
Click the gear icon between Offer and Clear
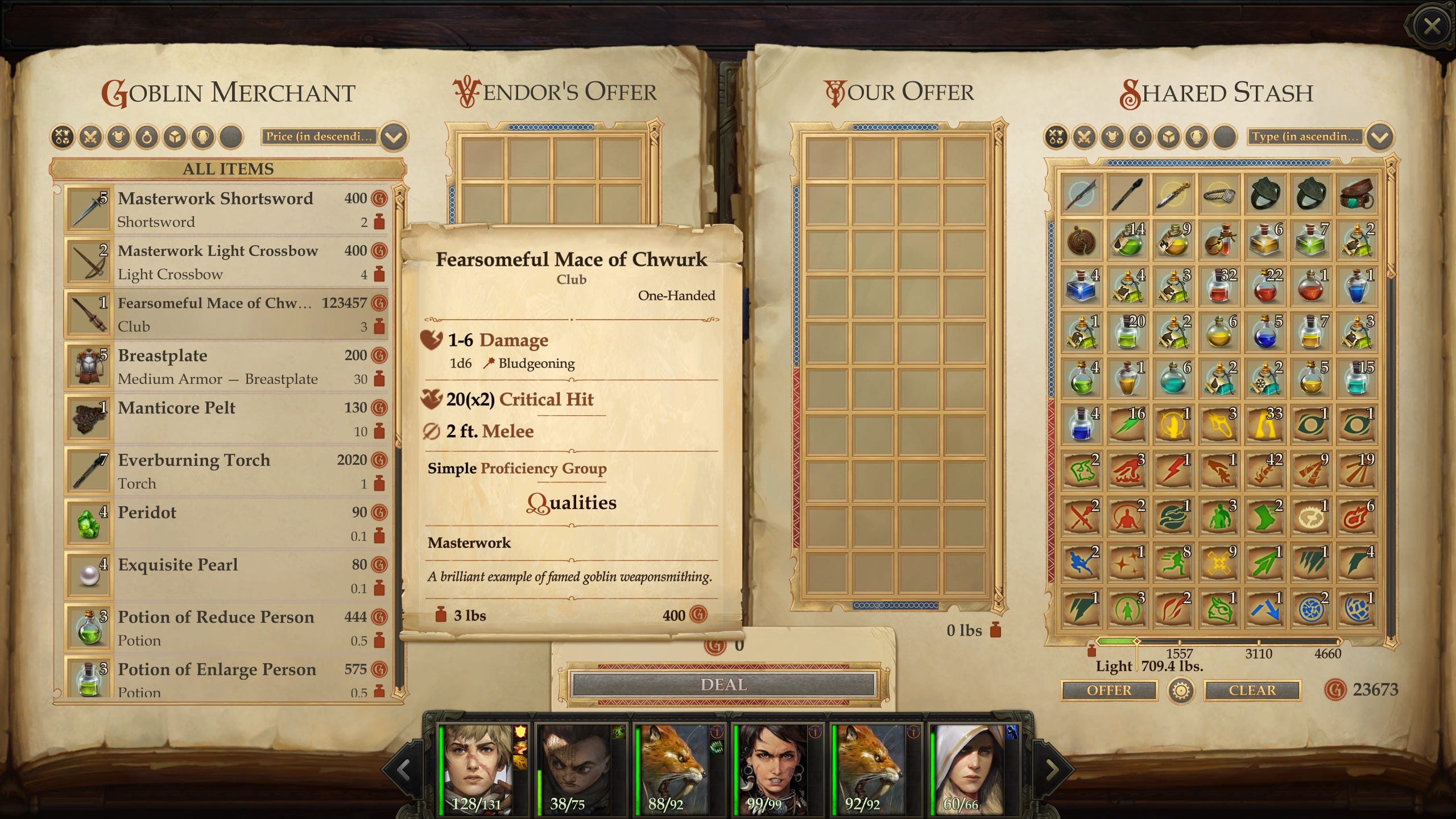click(x=1181, y=691)
